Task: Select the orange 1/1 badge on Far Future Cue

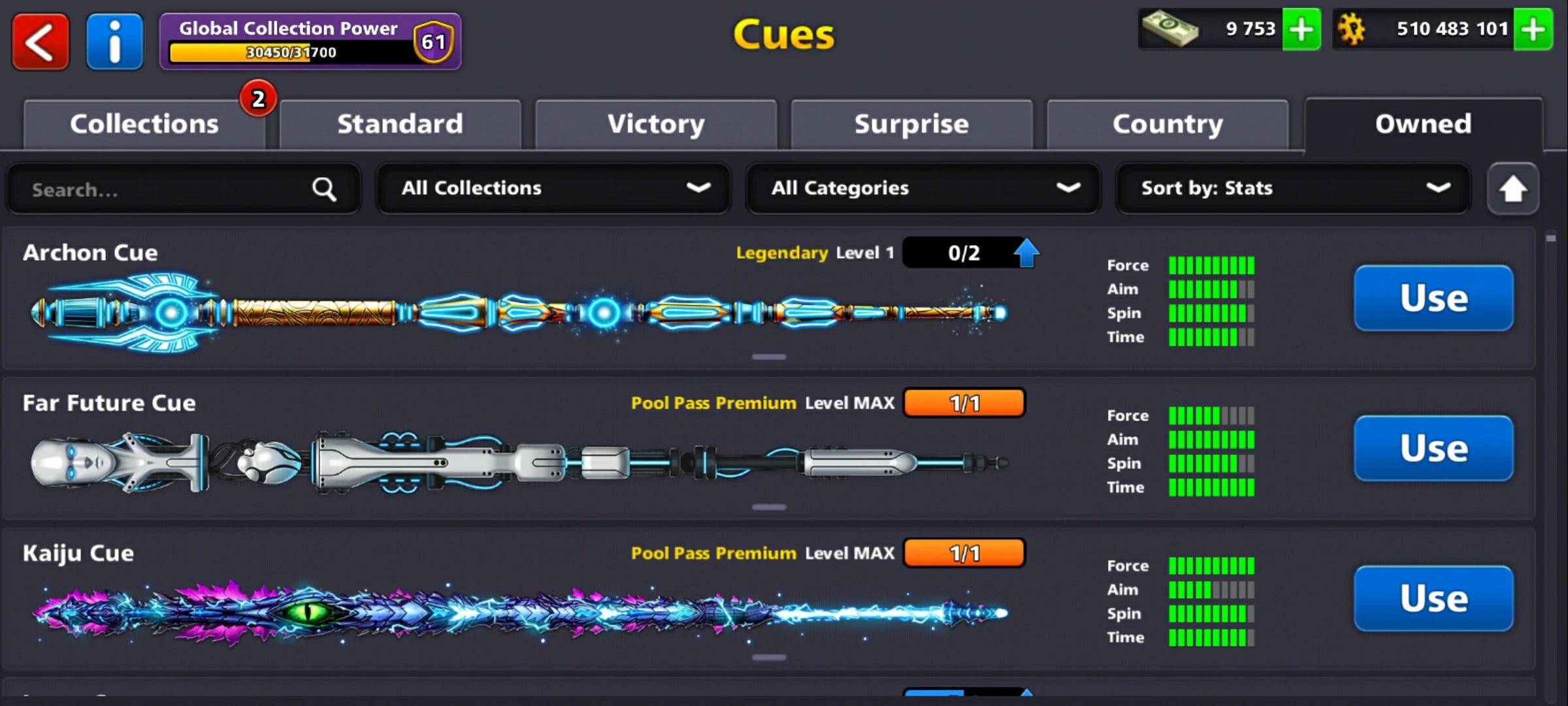Action: pos(964,403)
